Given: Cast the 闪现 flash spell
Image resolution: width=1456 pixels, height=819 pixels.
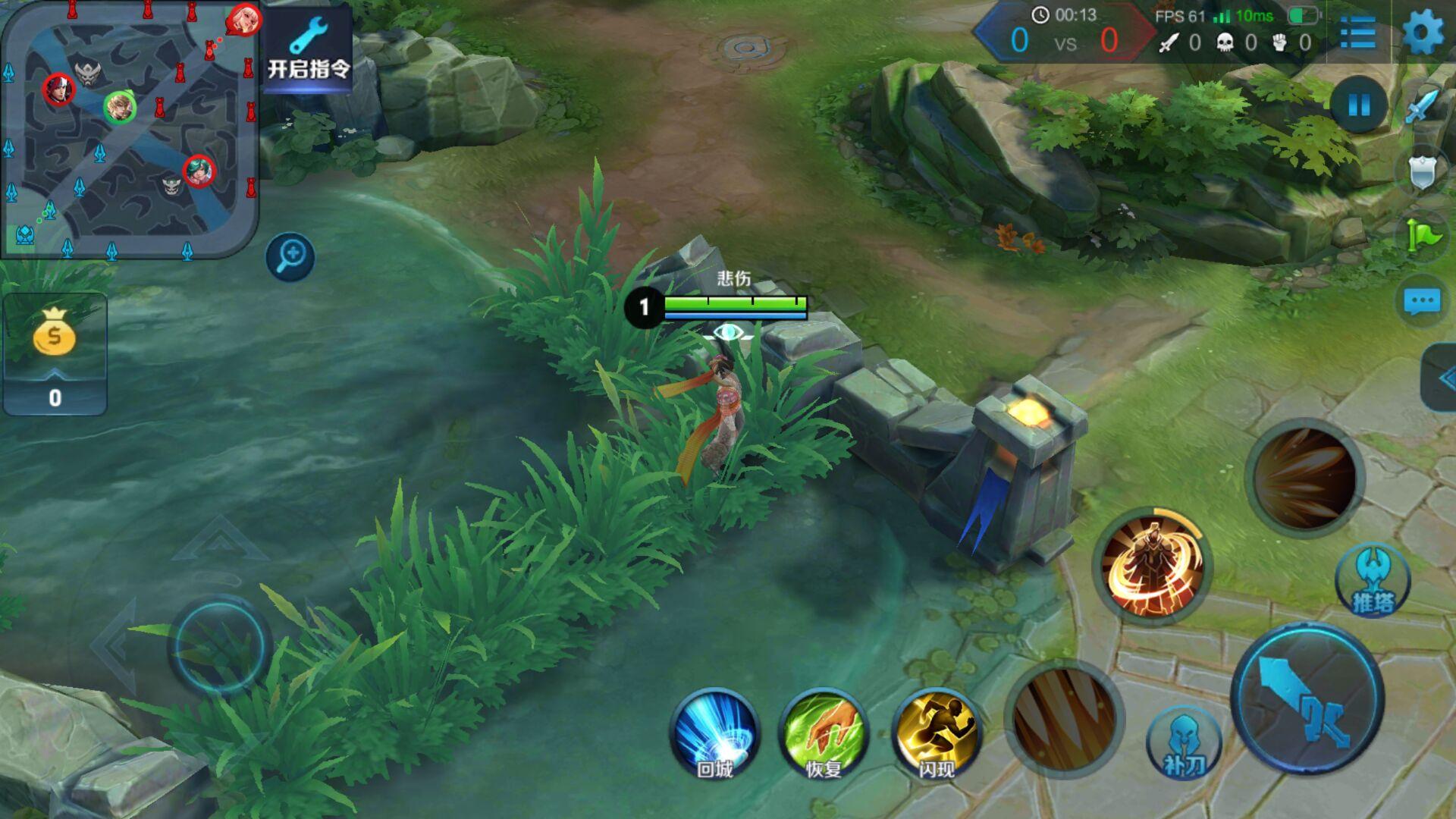Looking at the screenshot, I should click(936, 733).
